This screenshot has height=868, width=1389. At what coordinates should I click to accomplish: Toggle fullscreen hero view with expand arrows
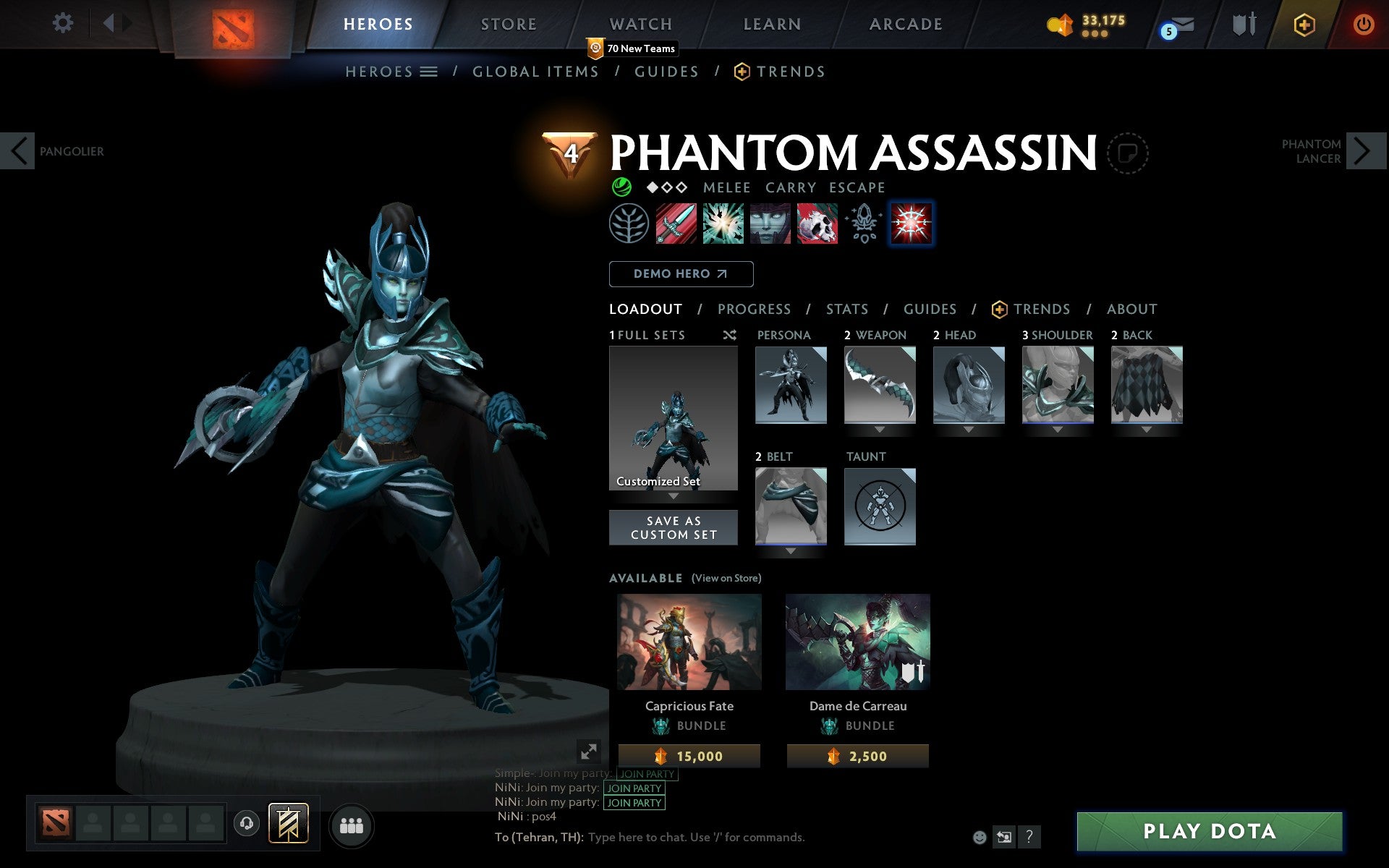pyautogui.click(x=588, y=751)
